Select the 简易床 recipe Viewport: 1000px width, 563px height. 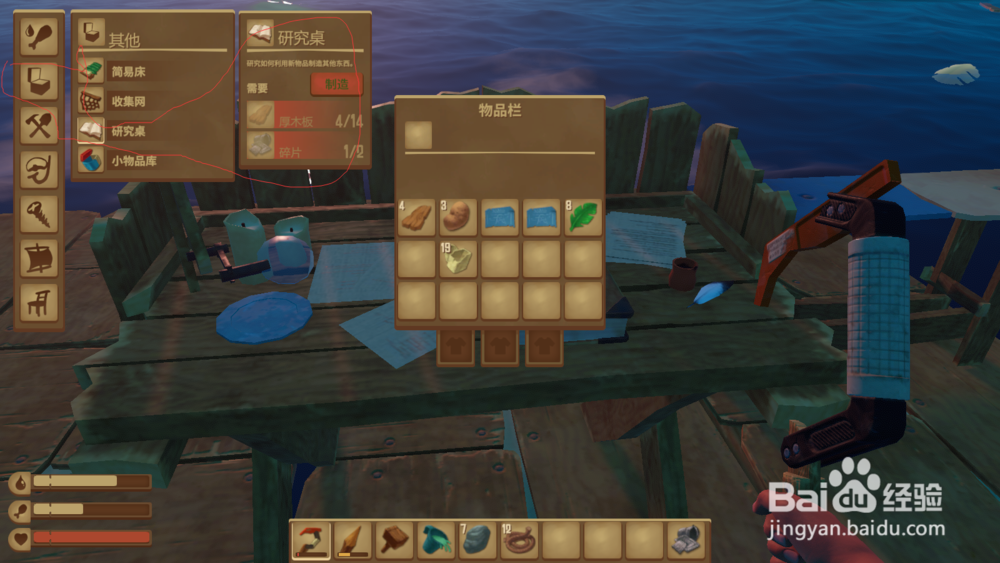(x=129, y=71)
